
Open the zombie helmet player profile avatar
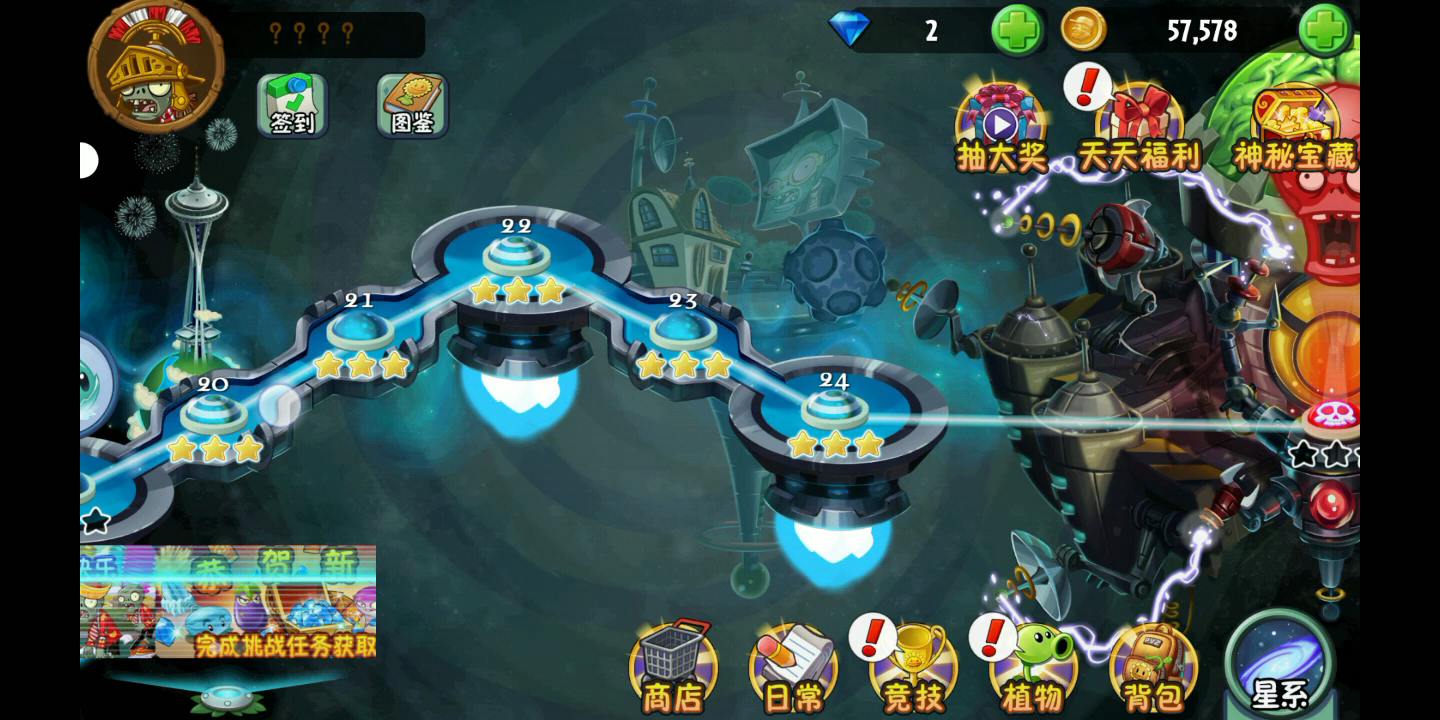point(156,68)
